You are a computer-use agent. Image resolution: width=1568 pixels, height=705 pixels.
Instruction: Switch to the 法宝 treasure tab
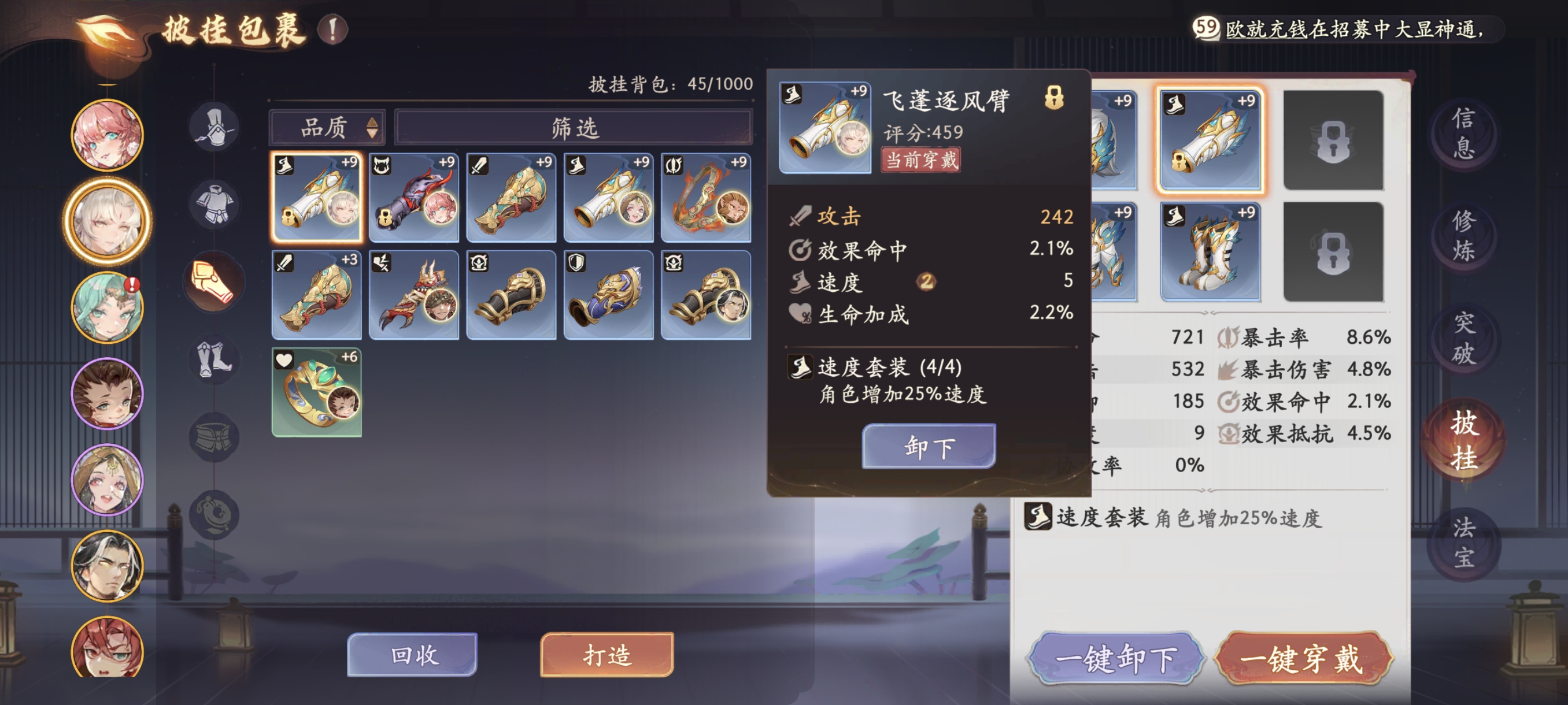coord(1463,543)
